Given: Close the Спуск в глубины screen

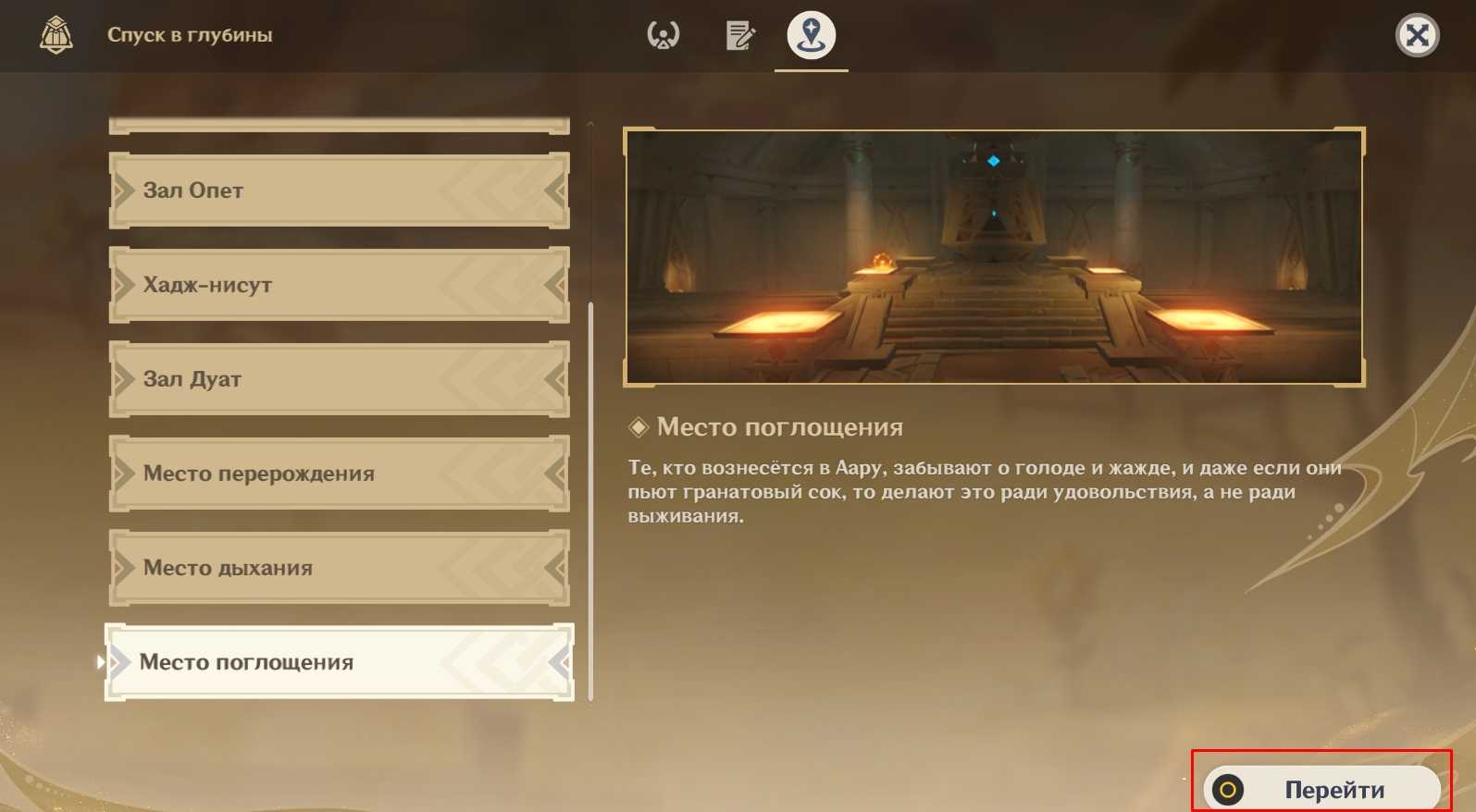Looking at the screenshot, I should [x=1416, y=36].
